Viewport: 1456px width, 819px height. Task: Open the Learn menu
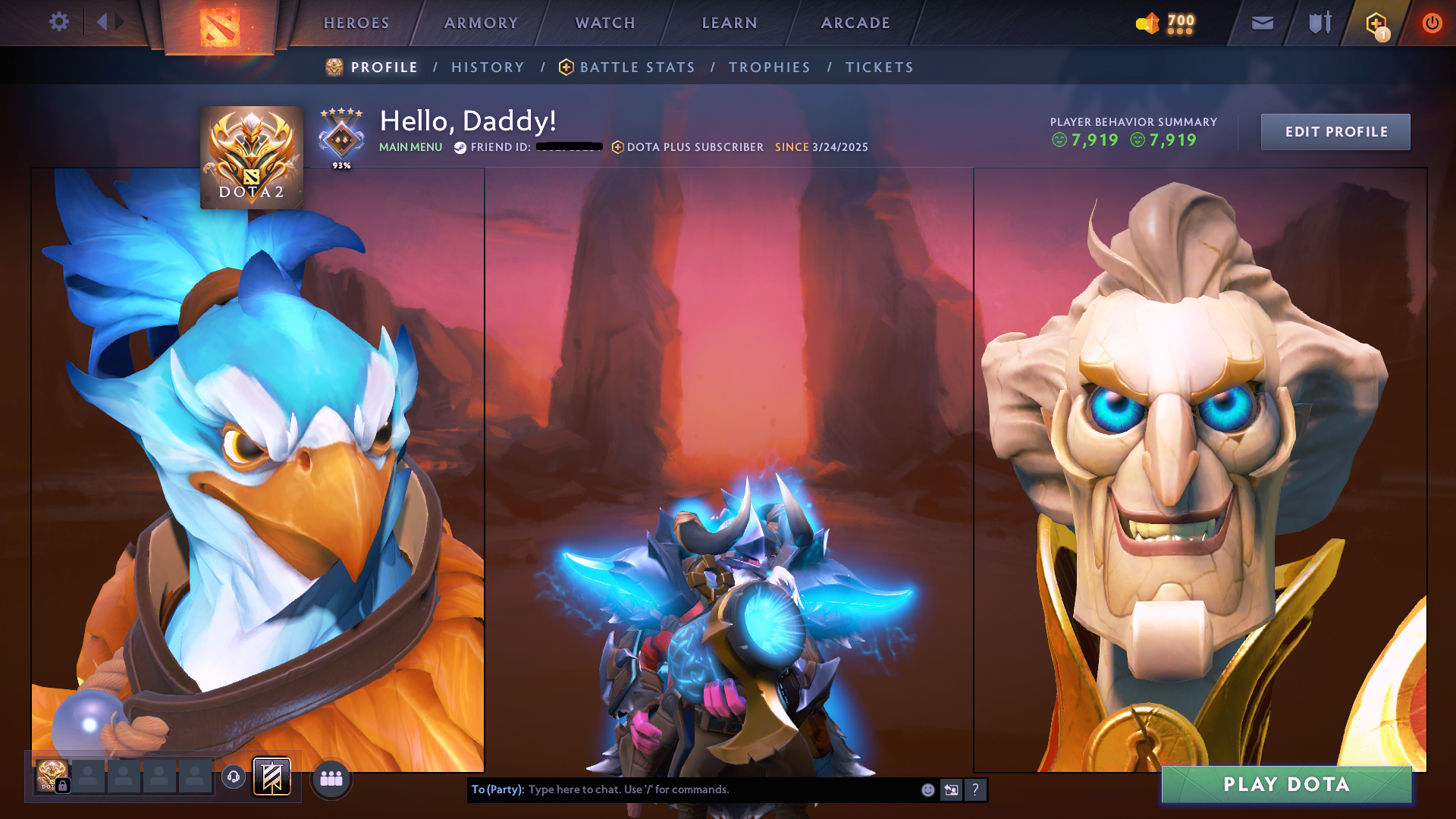[730, 23]
